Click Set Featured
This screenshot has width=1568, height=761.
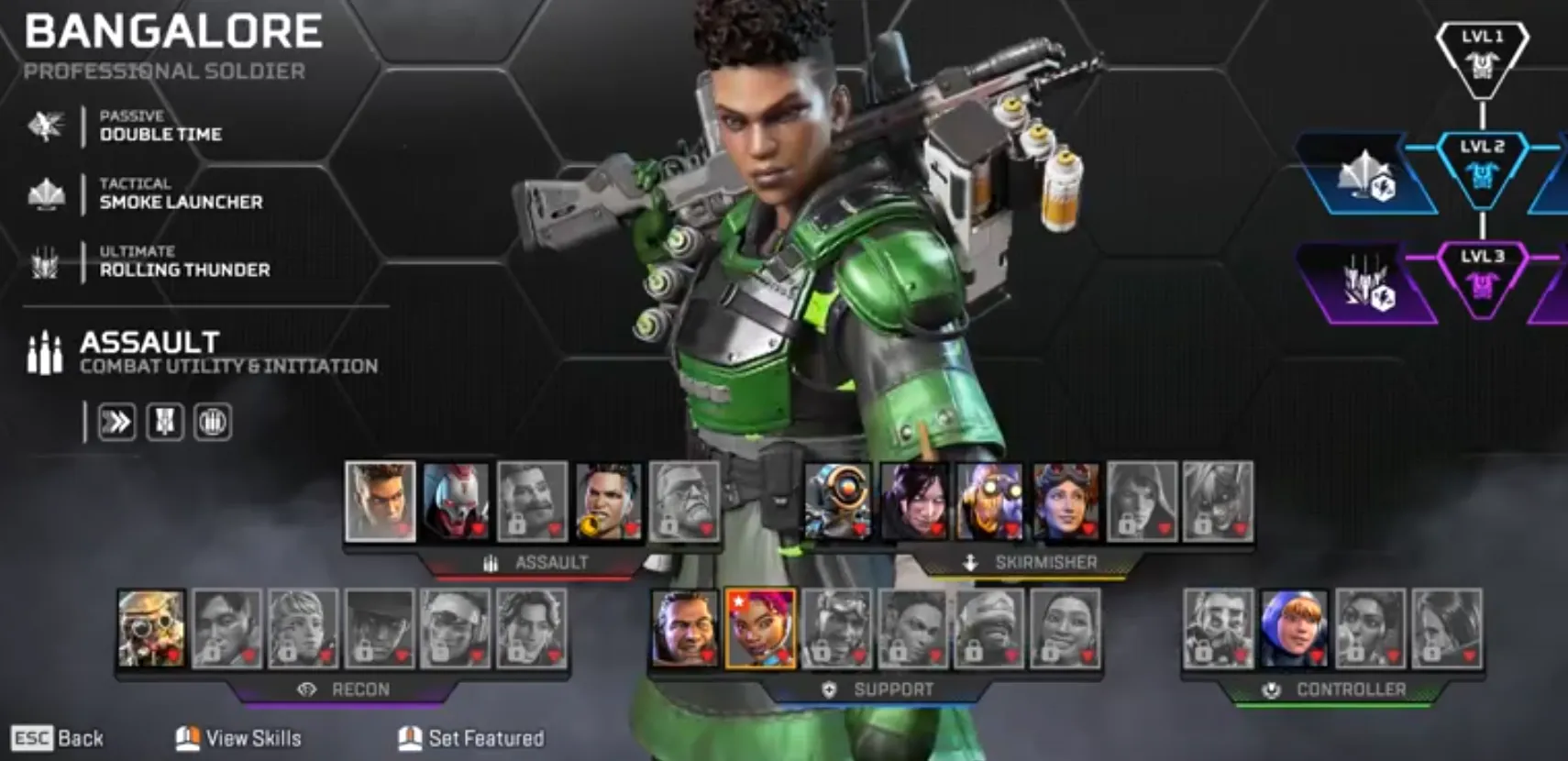[x=469, y=737]
